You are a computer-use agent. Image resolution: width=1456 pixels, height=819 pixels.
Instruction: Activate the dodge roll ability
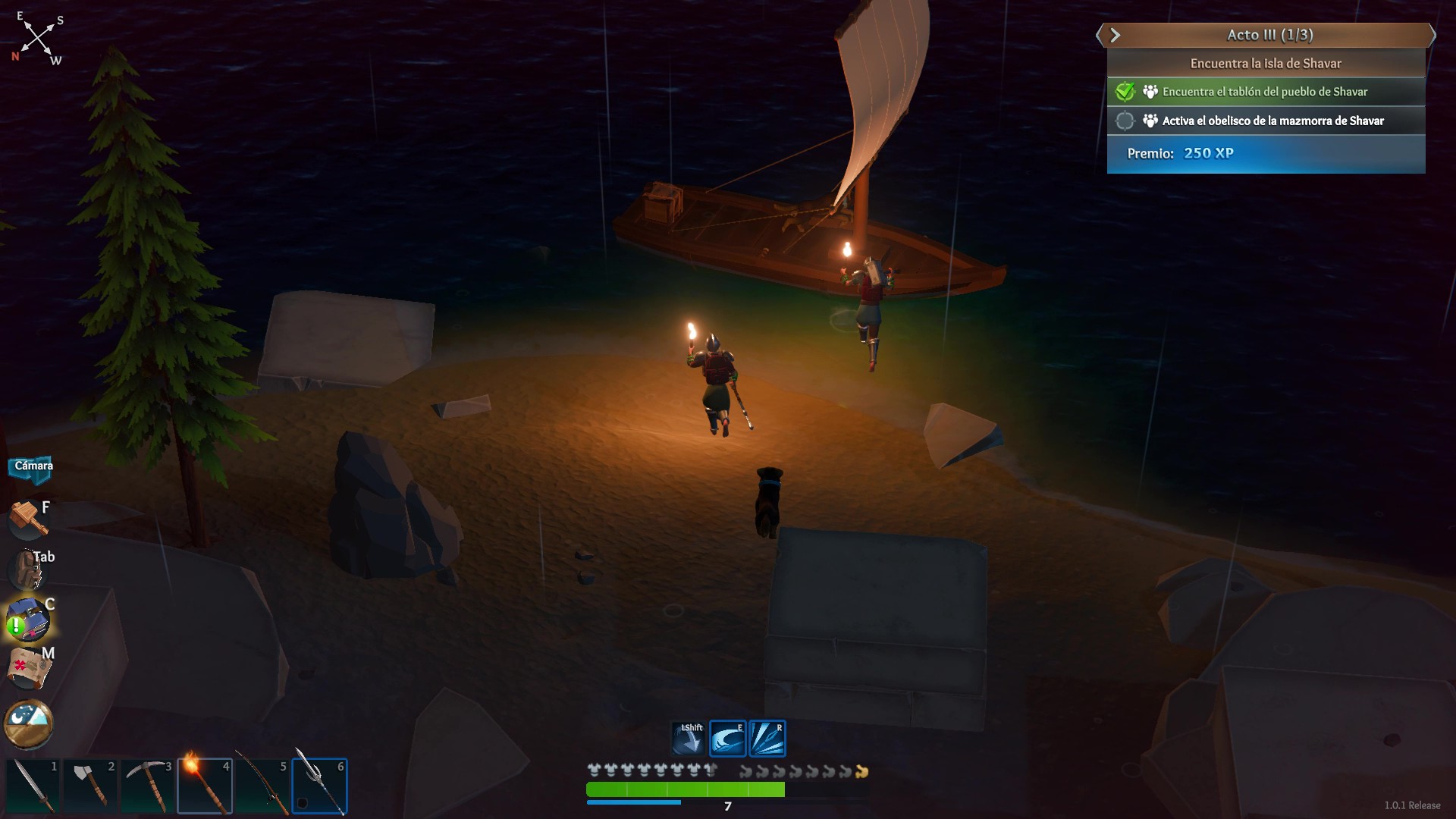click(x=689, y=739)
